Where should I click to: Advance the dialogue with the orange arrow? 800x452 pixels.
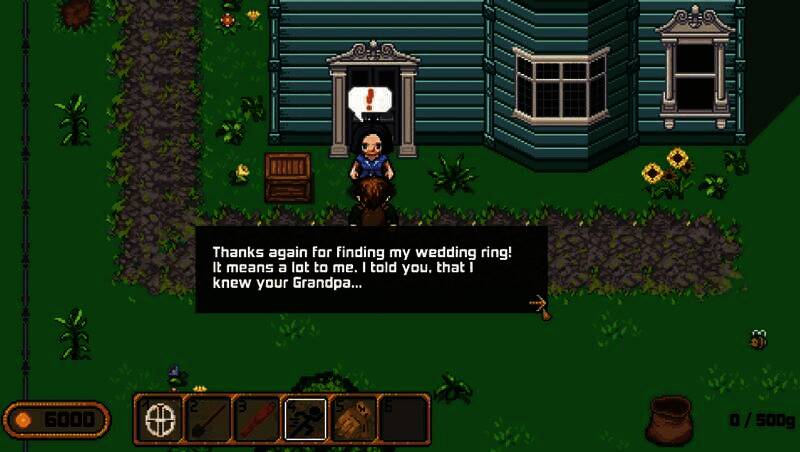point(537,300)
